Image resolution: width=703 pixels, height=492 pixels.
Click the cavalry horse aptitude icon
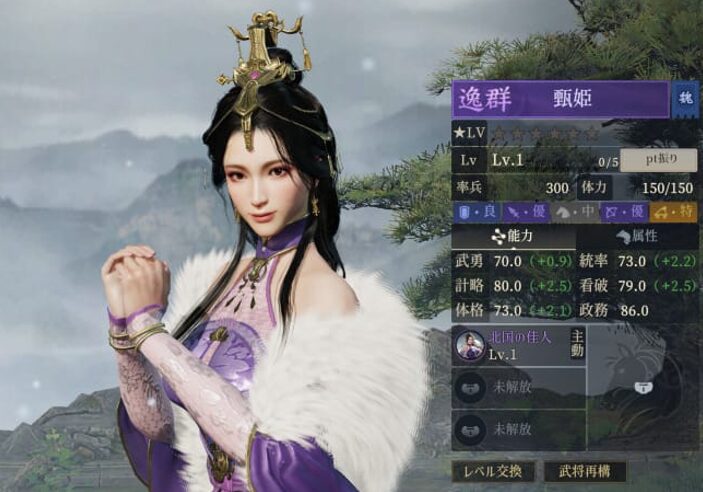tap(566, 211)
